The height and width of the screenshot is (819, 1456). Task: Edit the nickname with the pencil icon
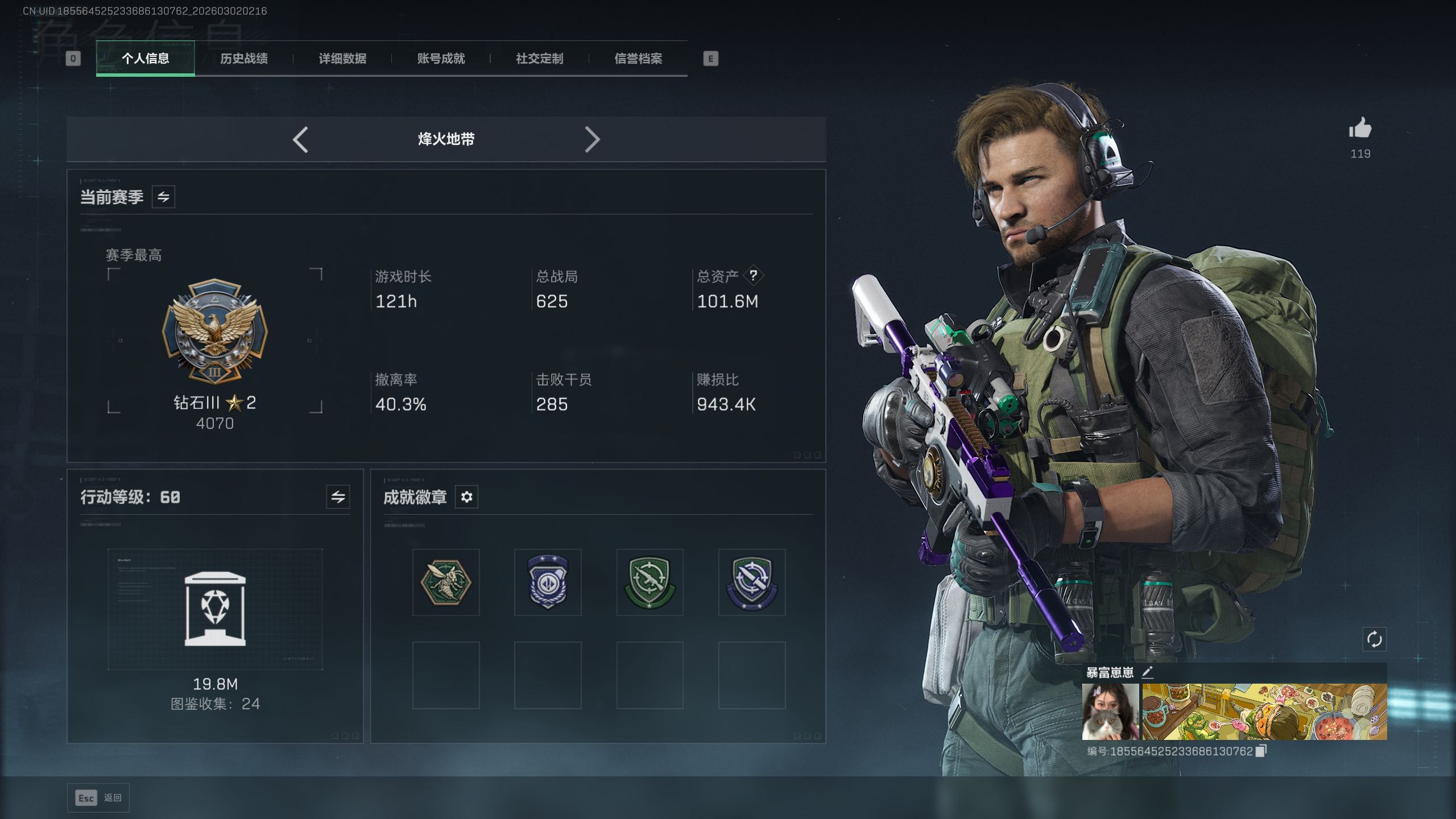tap(1147, 672)
